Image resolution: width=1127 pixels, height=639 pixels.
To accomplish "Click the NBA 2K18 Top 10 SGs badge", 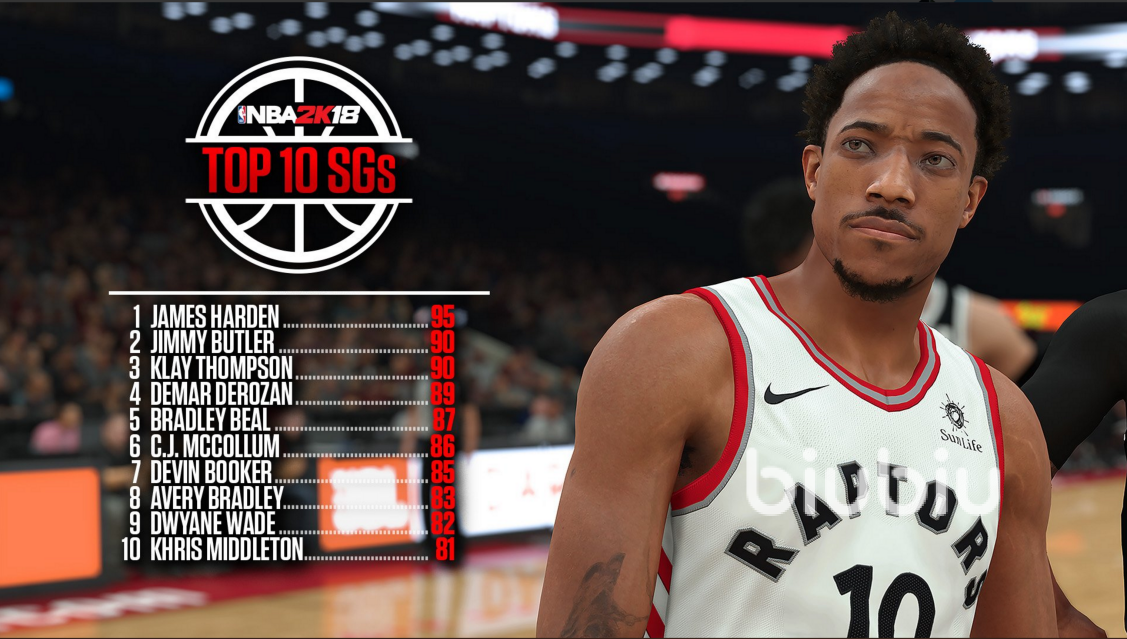I will point(299,164).
